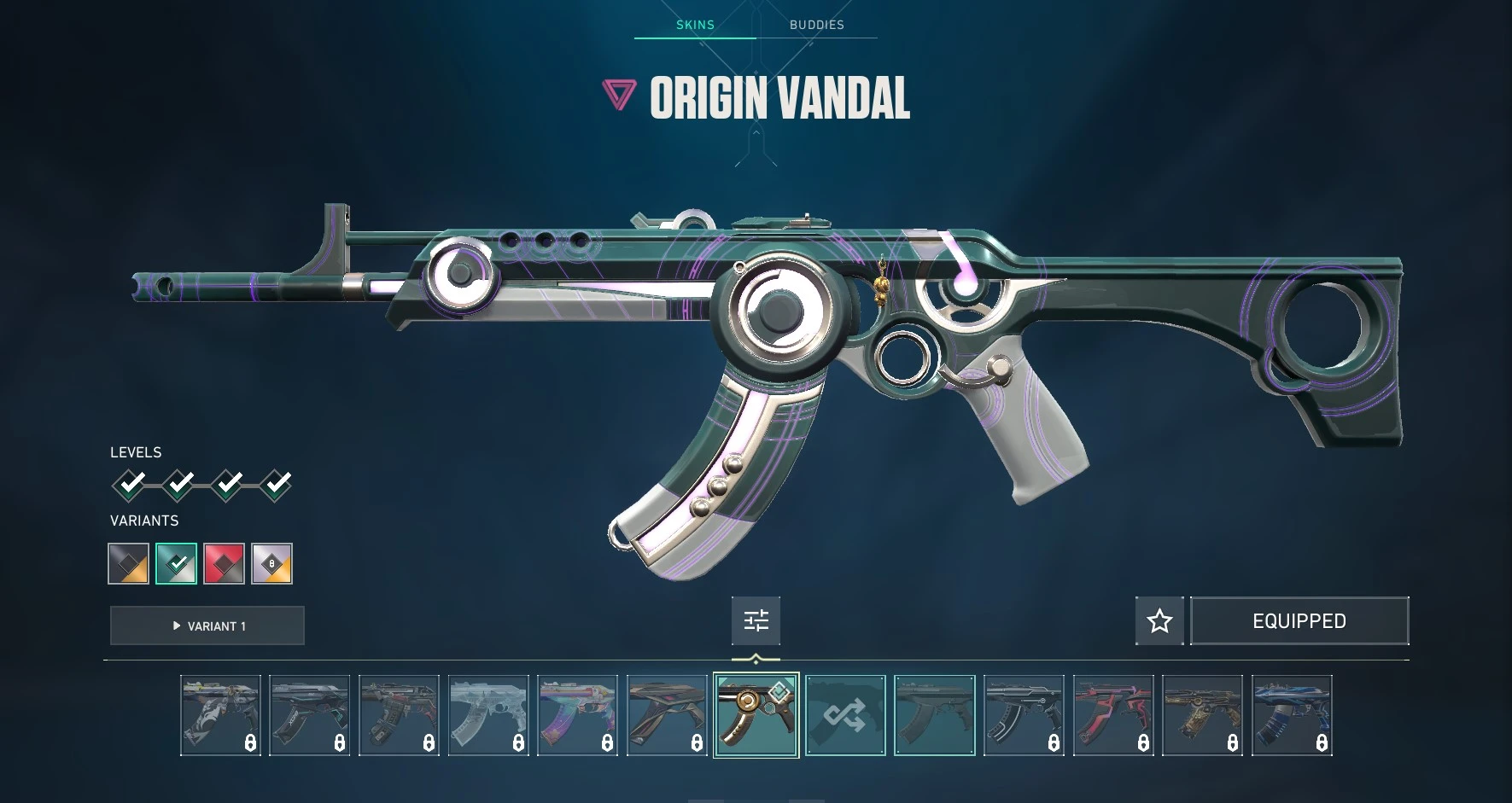Favorite this skin with the star button

tap(1159, 620)
